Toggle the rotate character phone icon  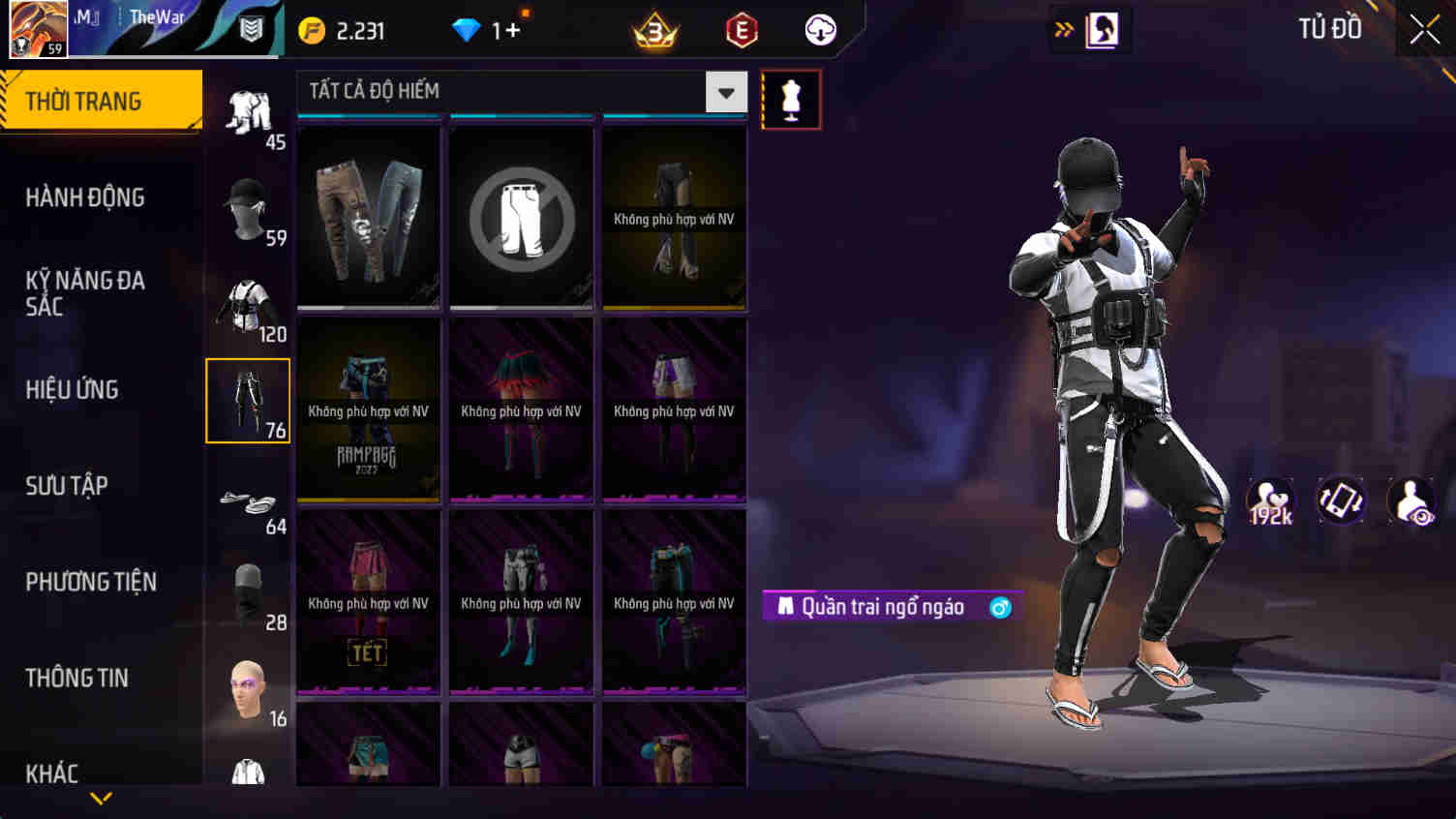[x=1342, y=500]
